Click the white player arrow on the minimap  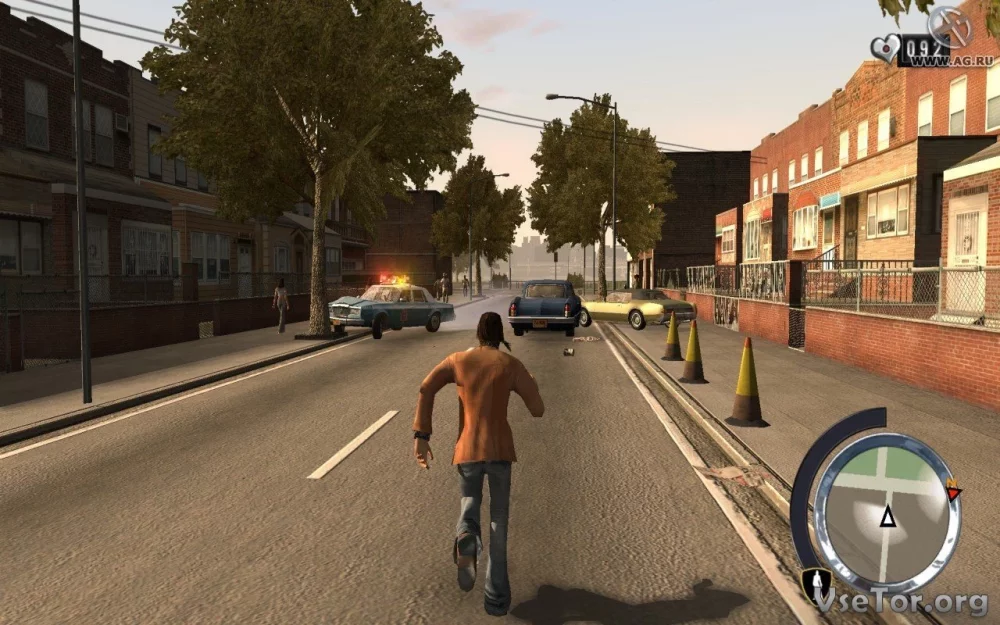pos(887,516)
